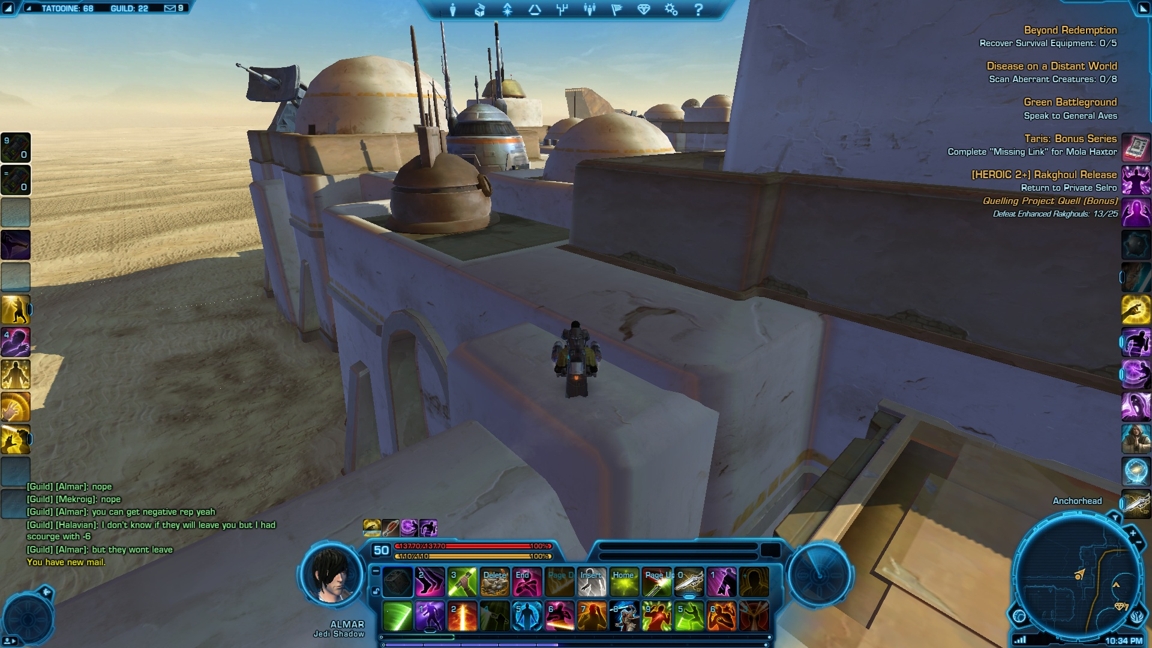Open the guild flag icon in top menu

point(616,10)
